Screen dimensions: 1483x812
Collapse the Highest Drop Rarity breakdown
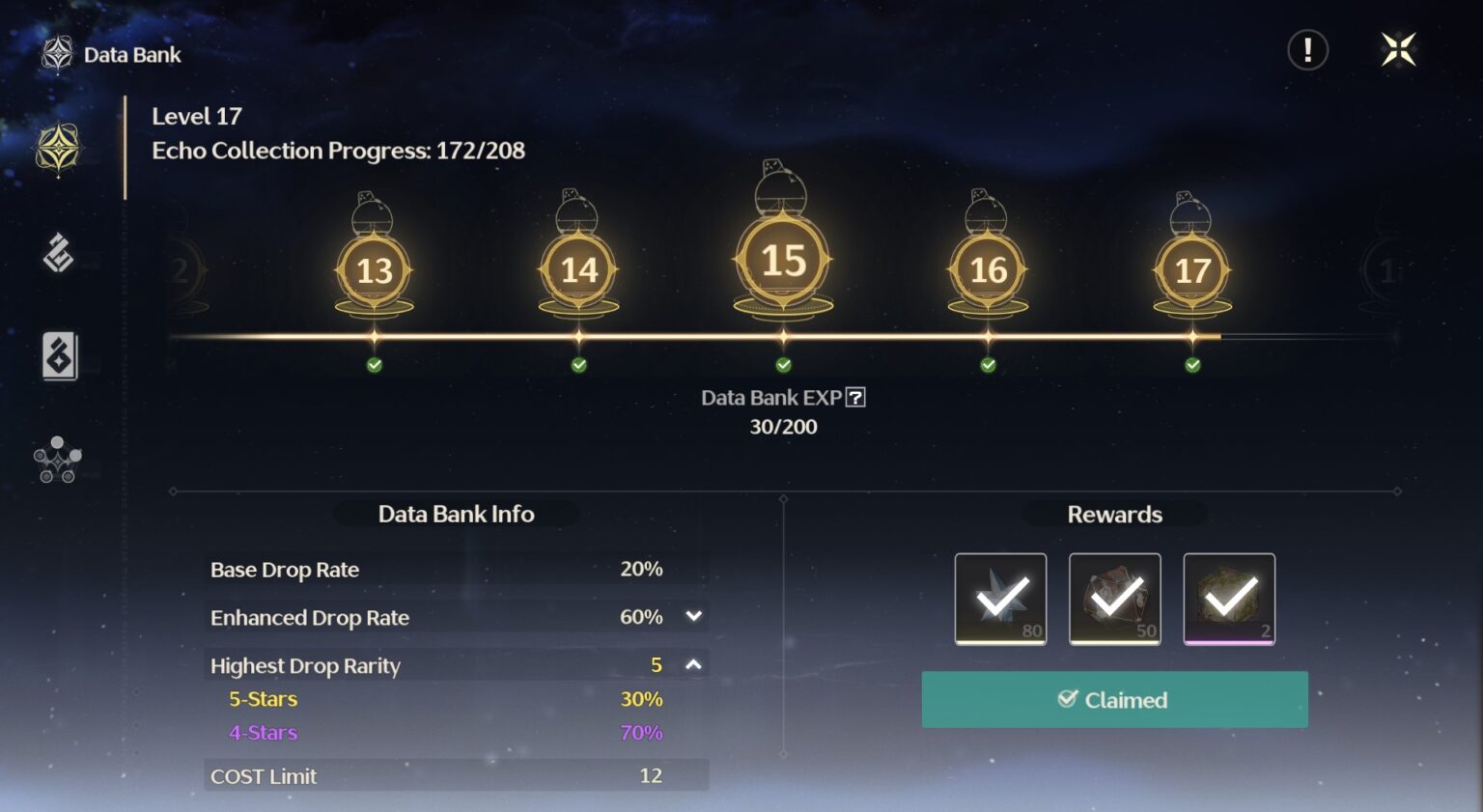pos(691,664)
